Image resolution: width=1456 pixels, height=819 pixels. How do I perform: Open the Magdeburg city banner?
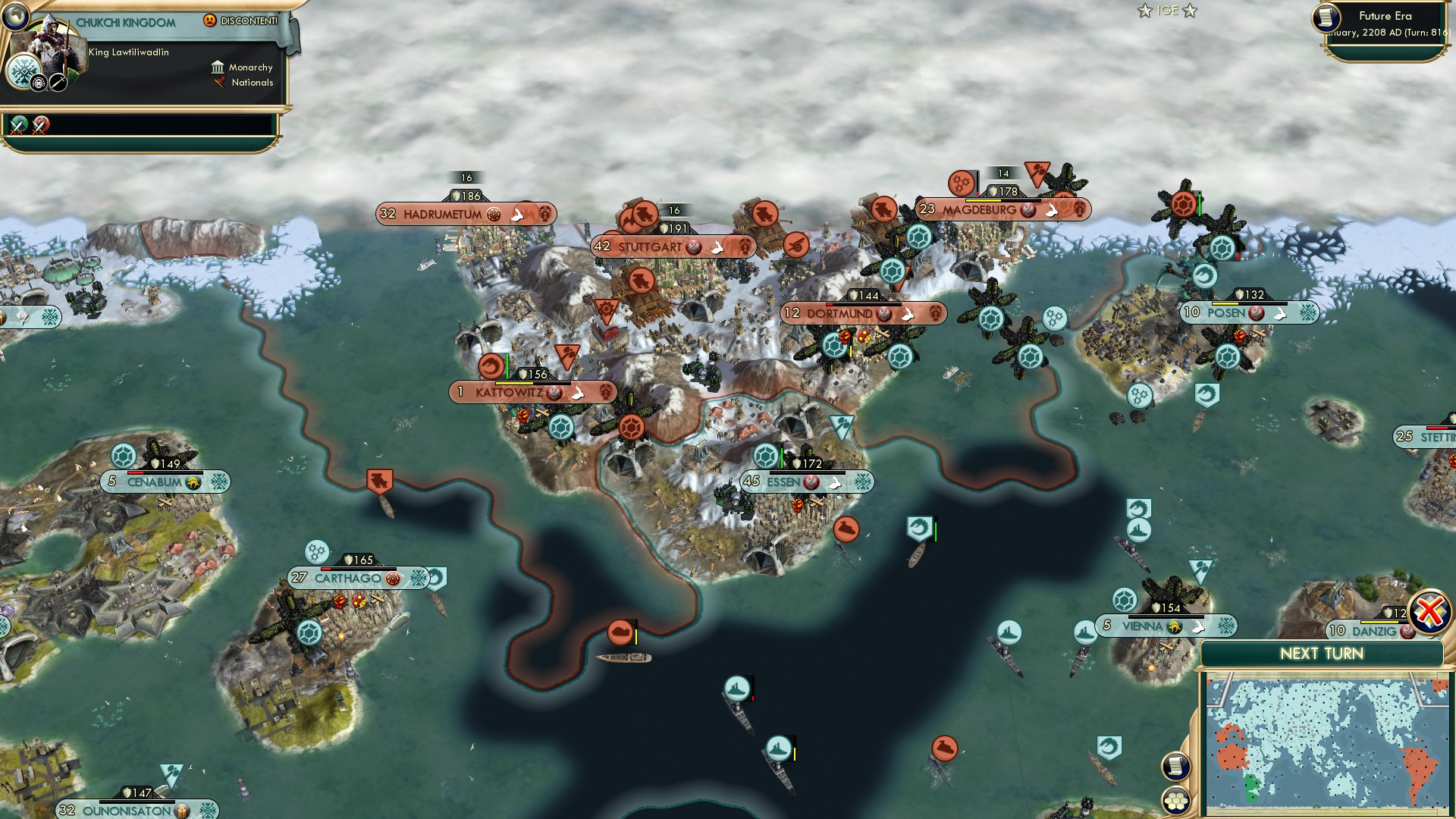pos(979,210)
